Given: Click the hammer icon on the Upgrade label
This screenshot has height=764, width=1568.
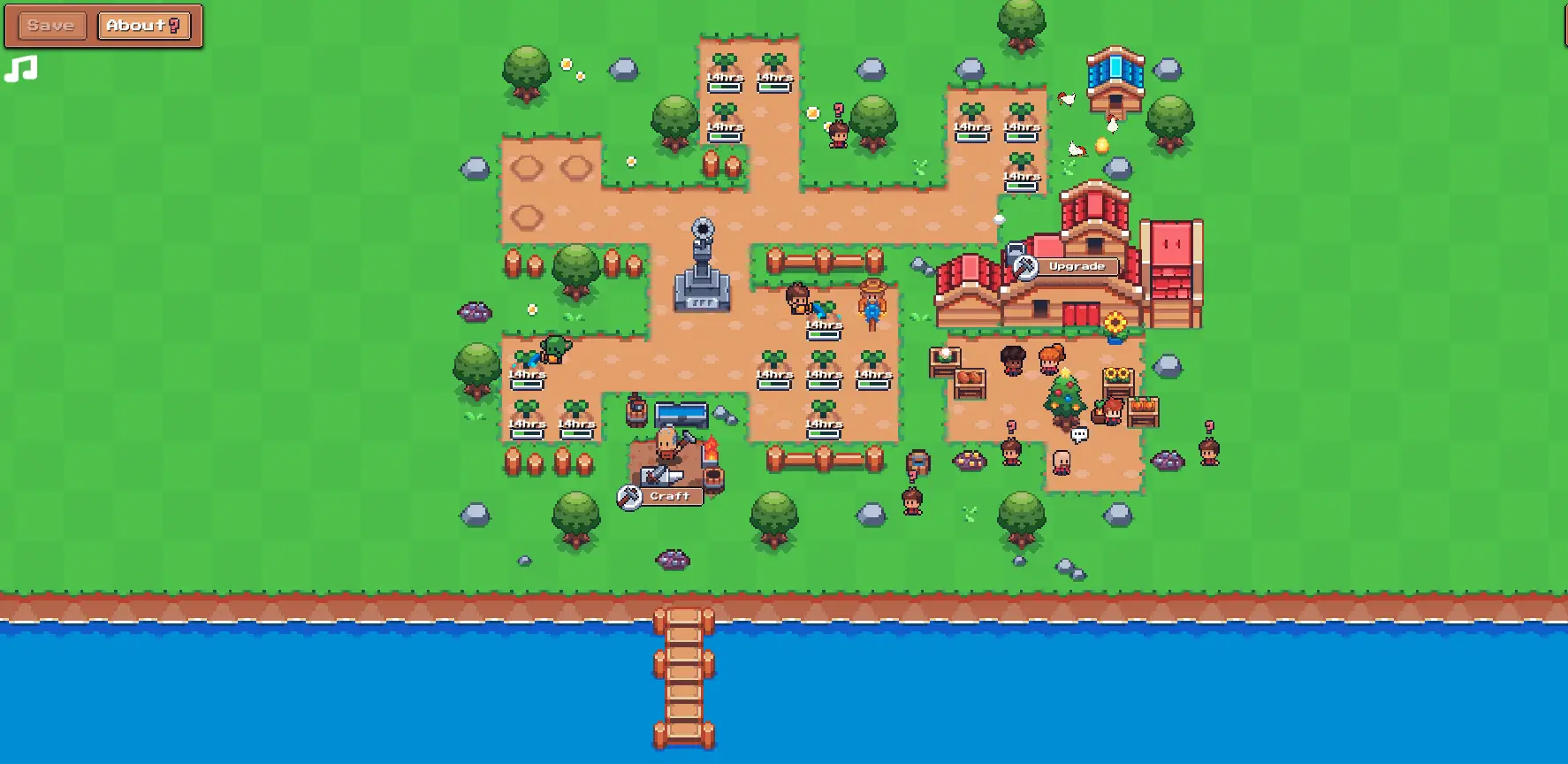Looking at the screenshot, I should pos(1027,265).
